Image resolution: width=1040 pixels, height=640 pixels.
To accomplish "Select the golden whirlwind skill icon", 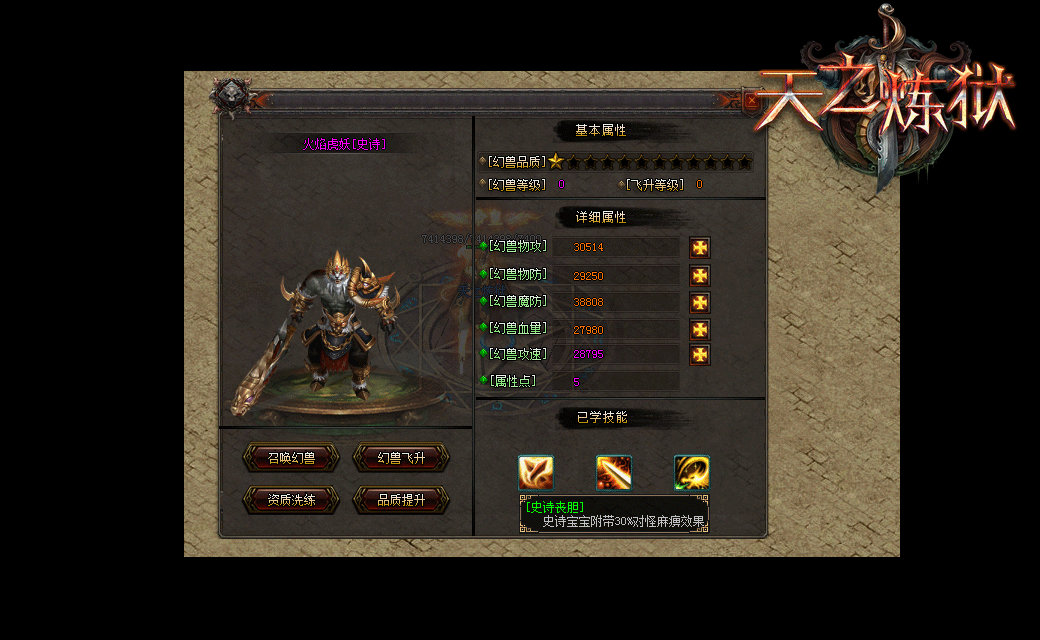I will 691,472.
